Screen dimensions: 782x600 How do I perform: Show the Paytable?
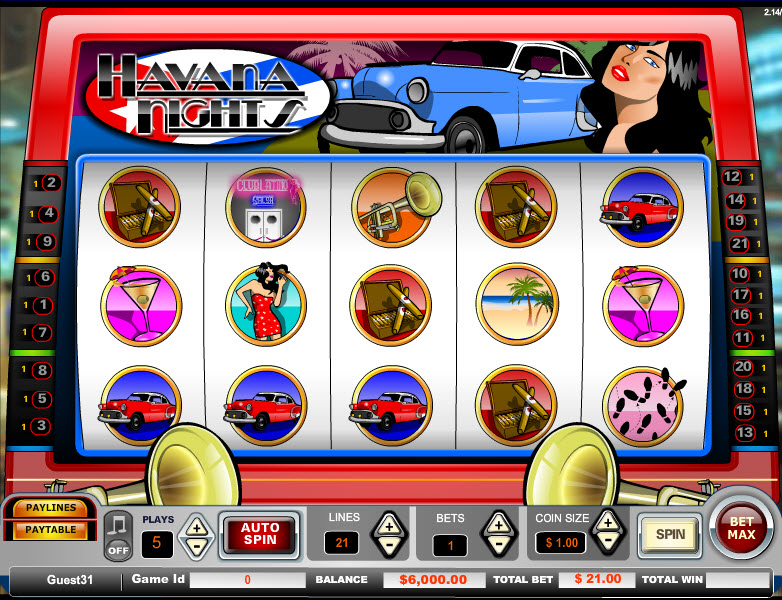pos(50,529)
